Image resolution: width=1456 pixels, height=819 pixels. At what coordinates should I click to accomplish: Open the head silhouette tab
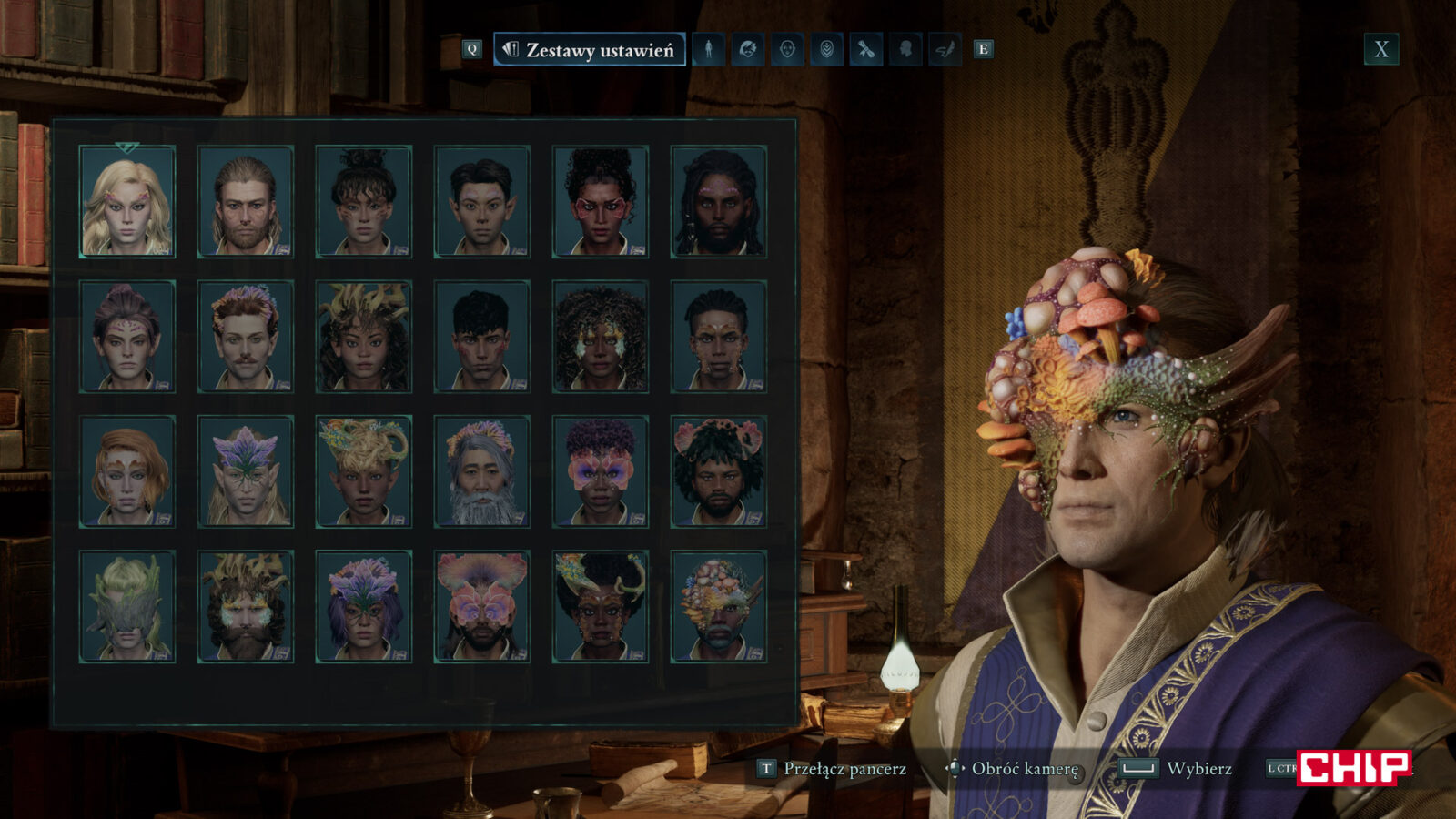pyautogui.click(x=905, y=49)
